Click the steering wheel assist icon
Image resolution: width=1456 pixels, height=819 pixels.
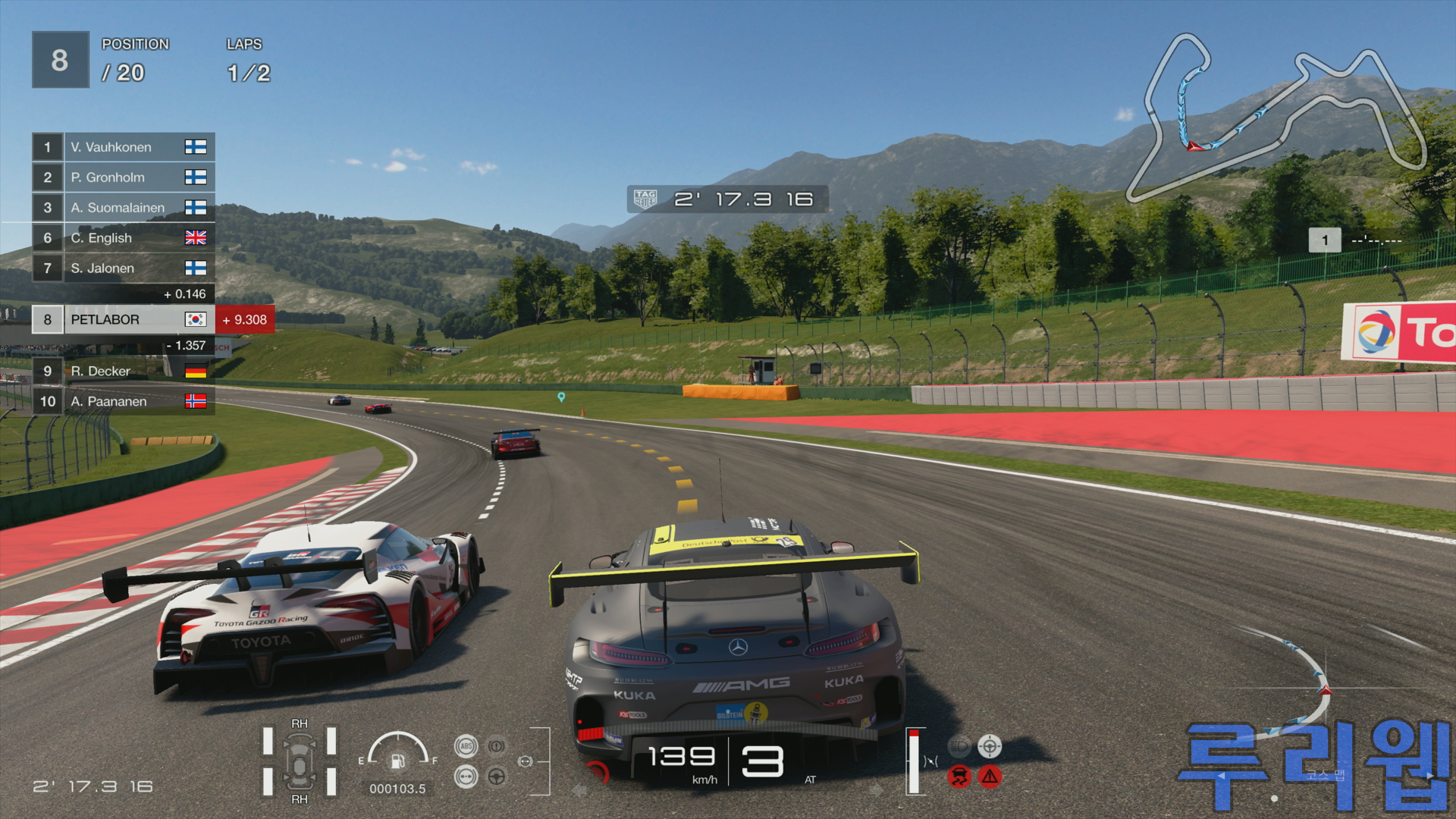pyautogui.click(x=497, y=777)
